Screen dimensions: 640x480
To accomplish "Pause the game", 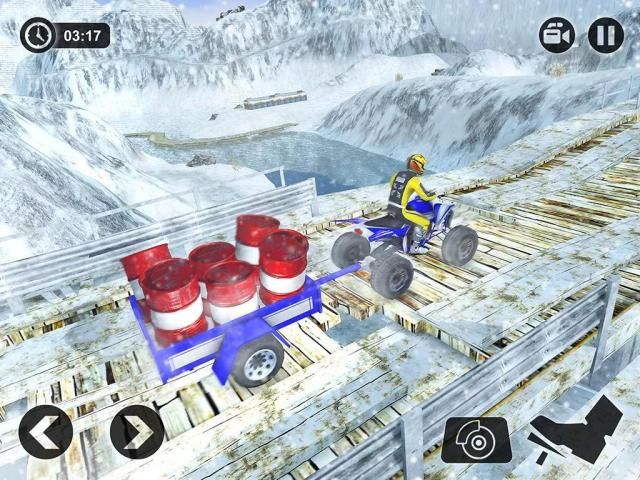I will click(605, 36).
